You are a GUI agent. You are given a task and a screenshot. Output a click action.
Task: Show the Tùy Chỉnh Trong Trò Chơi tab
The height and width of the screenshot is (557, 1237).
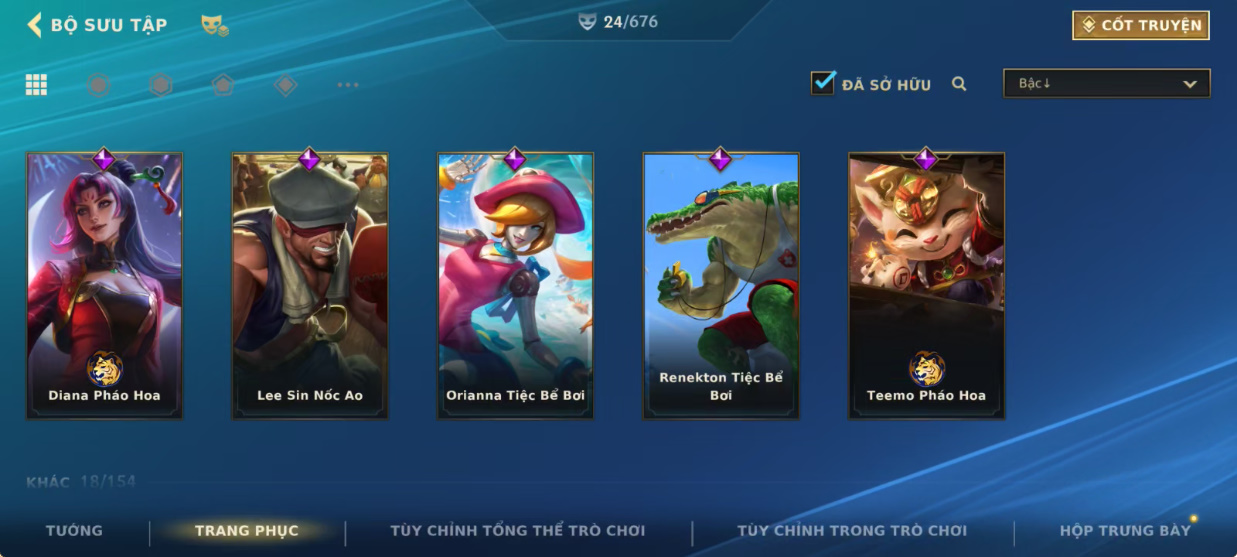pyautogui.click(x=852, y=531)
